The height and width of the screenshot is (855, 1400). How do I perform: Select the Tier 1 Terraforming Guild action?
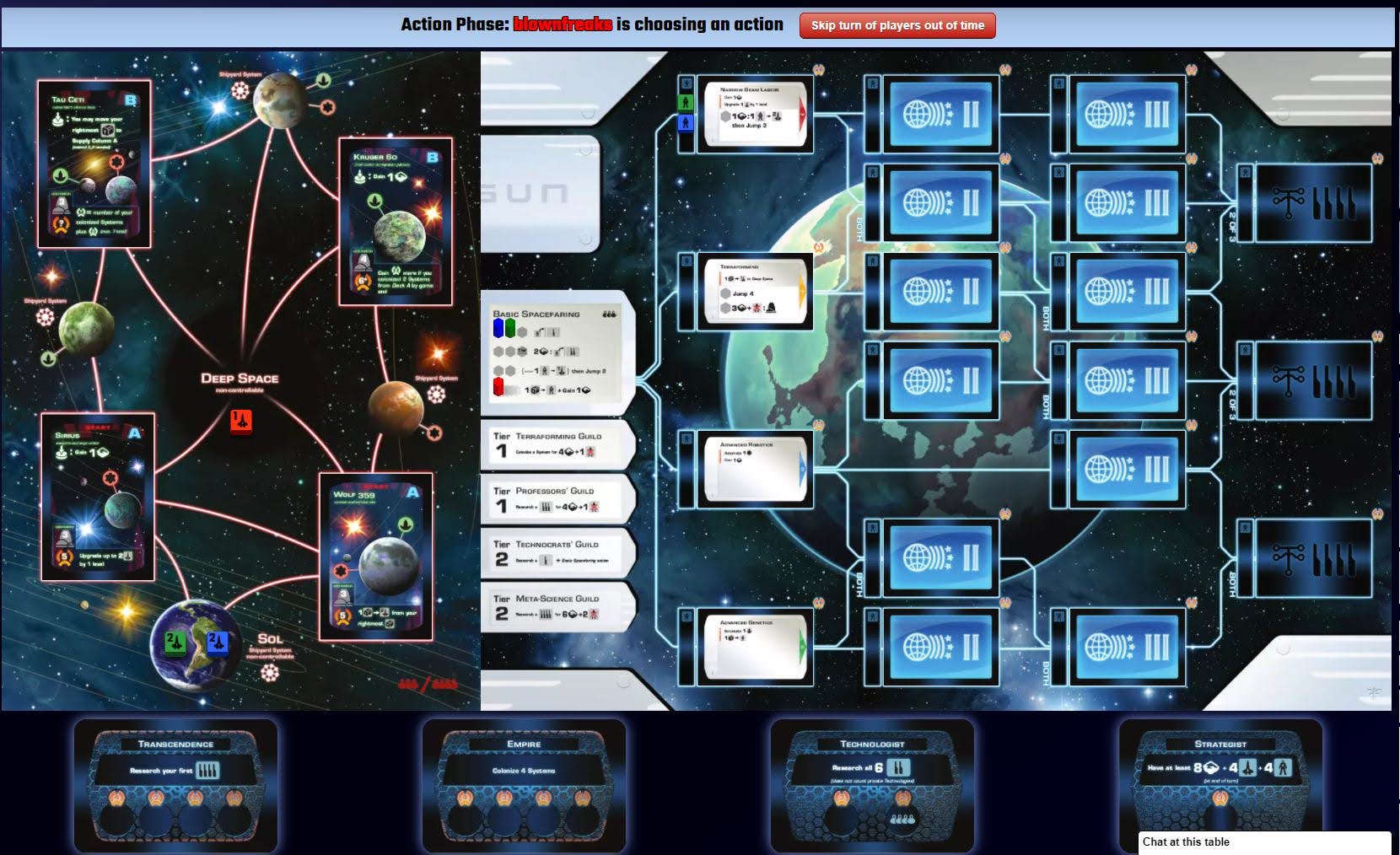(x=557, y=445)
